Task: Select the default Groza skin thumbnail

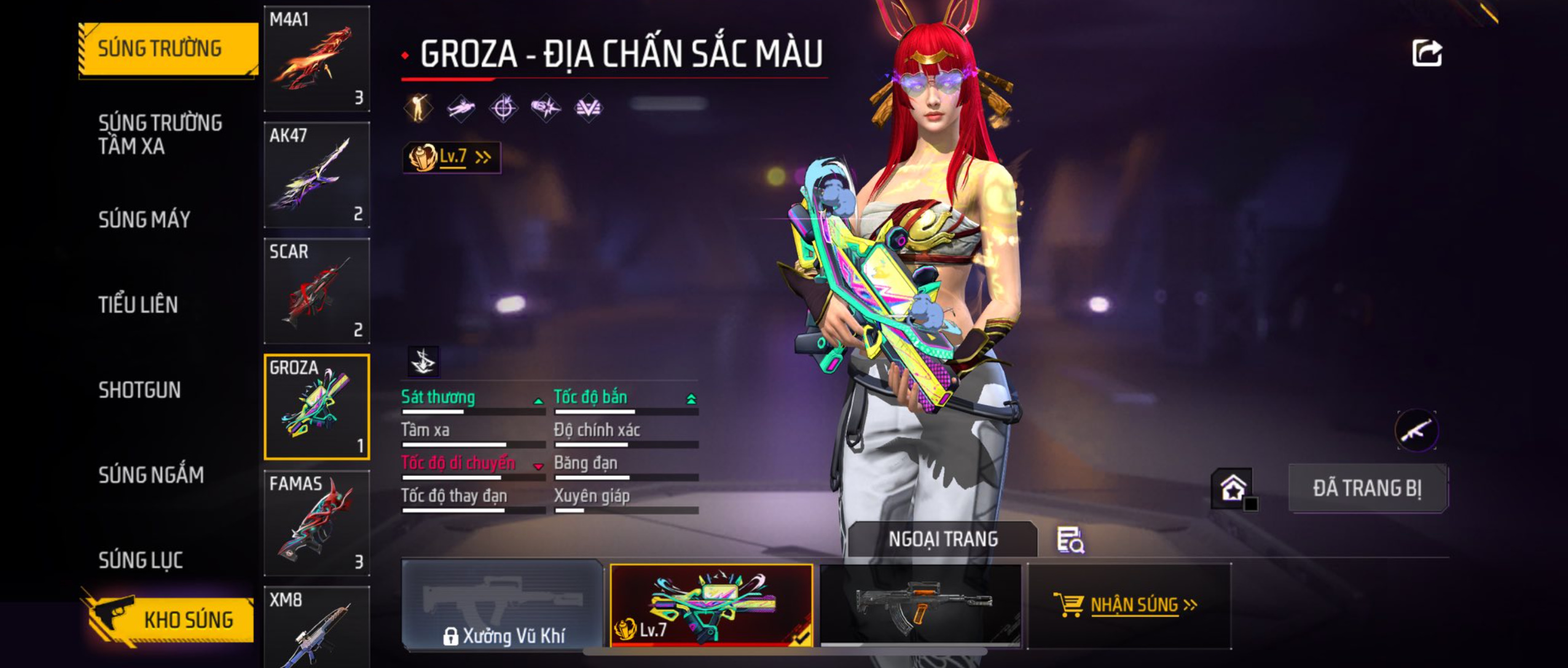Action: (920, 605)
